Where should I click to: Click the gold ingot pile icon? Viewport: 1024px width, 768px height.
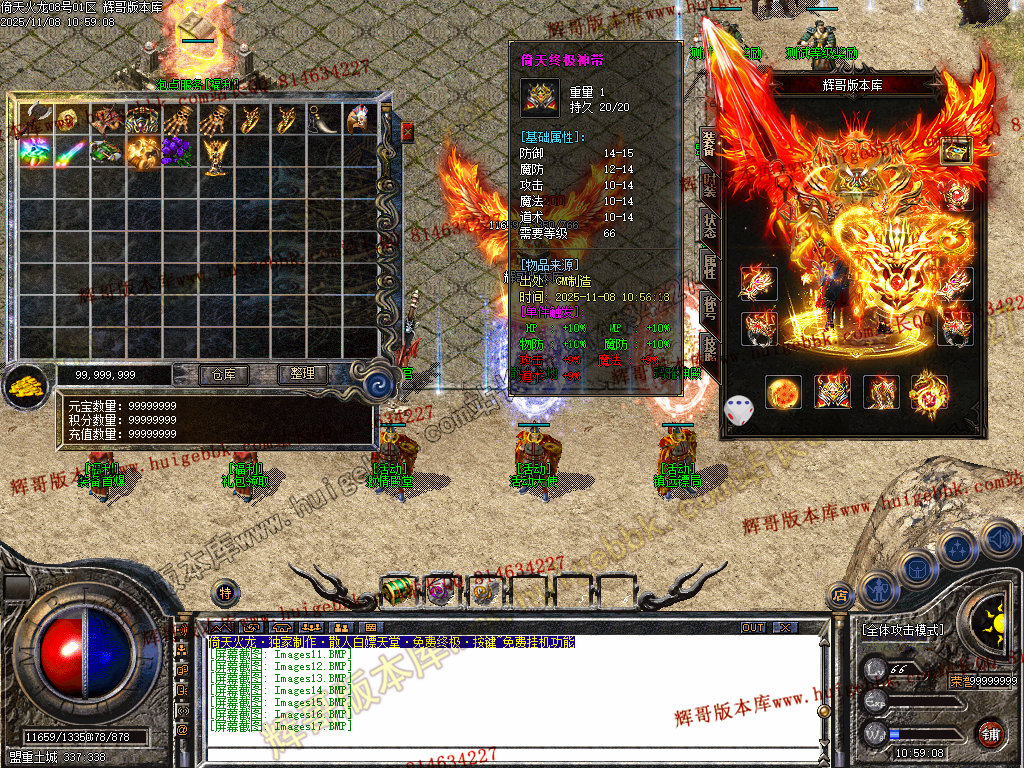pyautogui.click(x=27, y=384)
